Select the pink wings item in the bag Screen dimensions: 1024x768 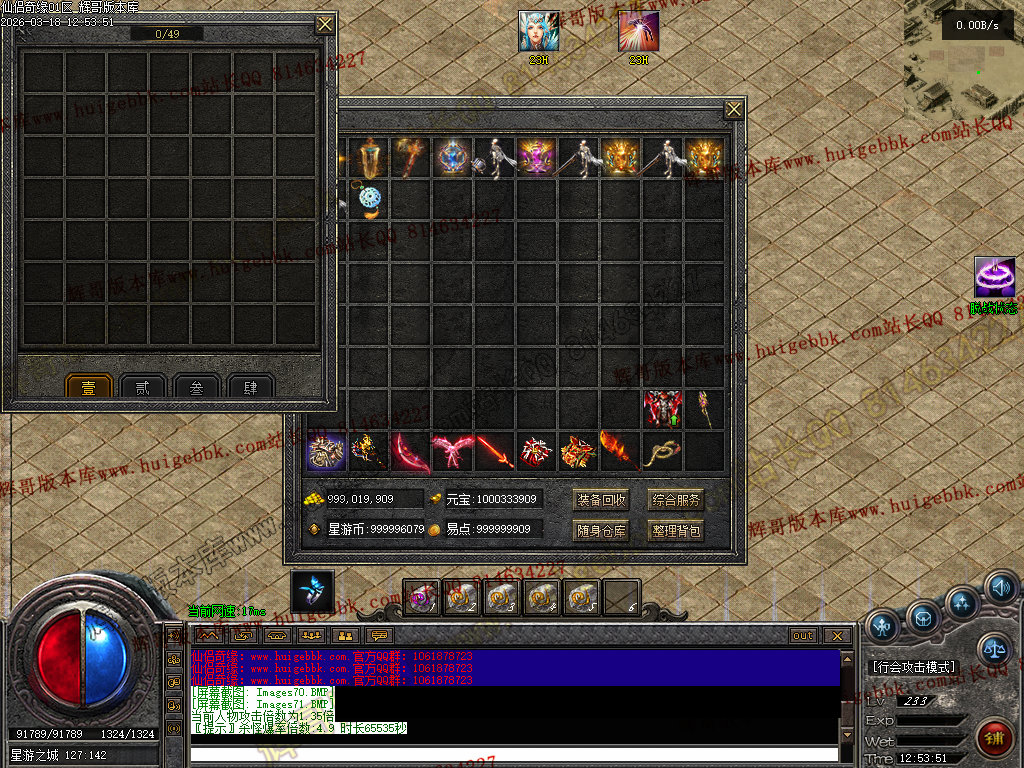point(452,452)
